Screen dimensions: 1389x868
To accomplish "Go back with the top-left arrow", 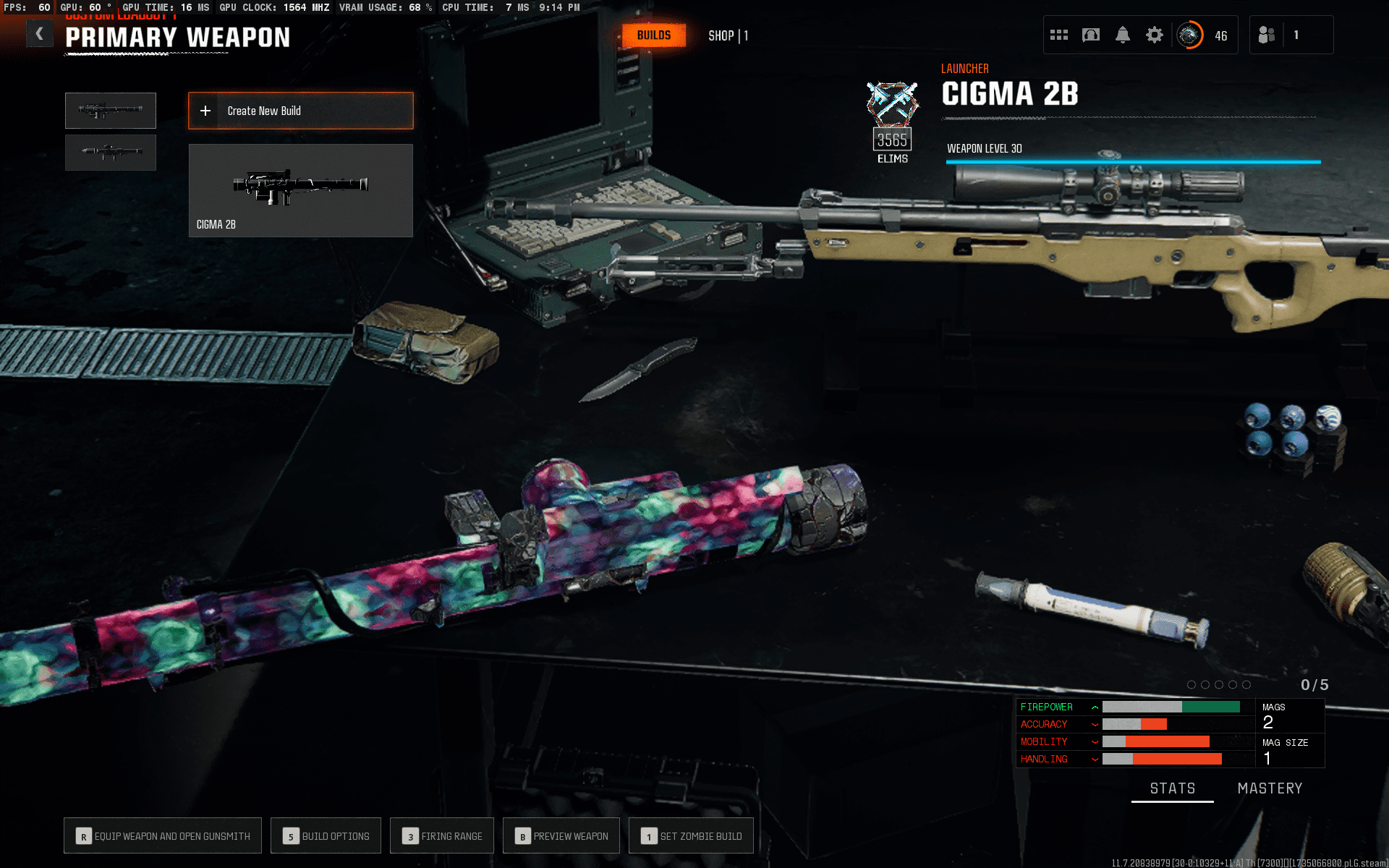I will (40, 34).
